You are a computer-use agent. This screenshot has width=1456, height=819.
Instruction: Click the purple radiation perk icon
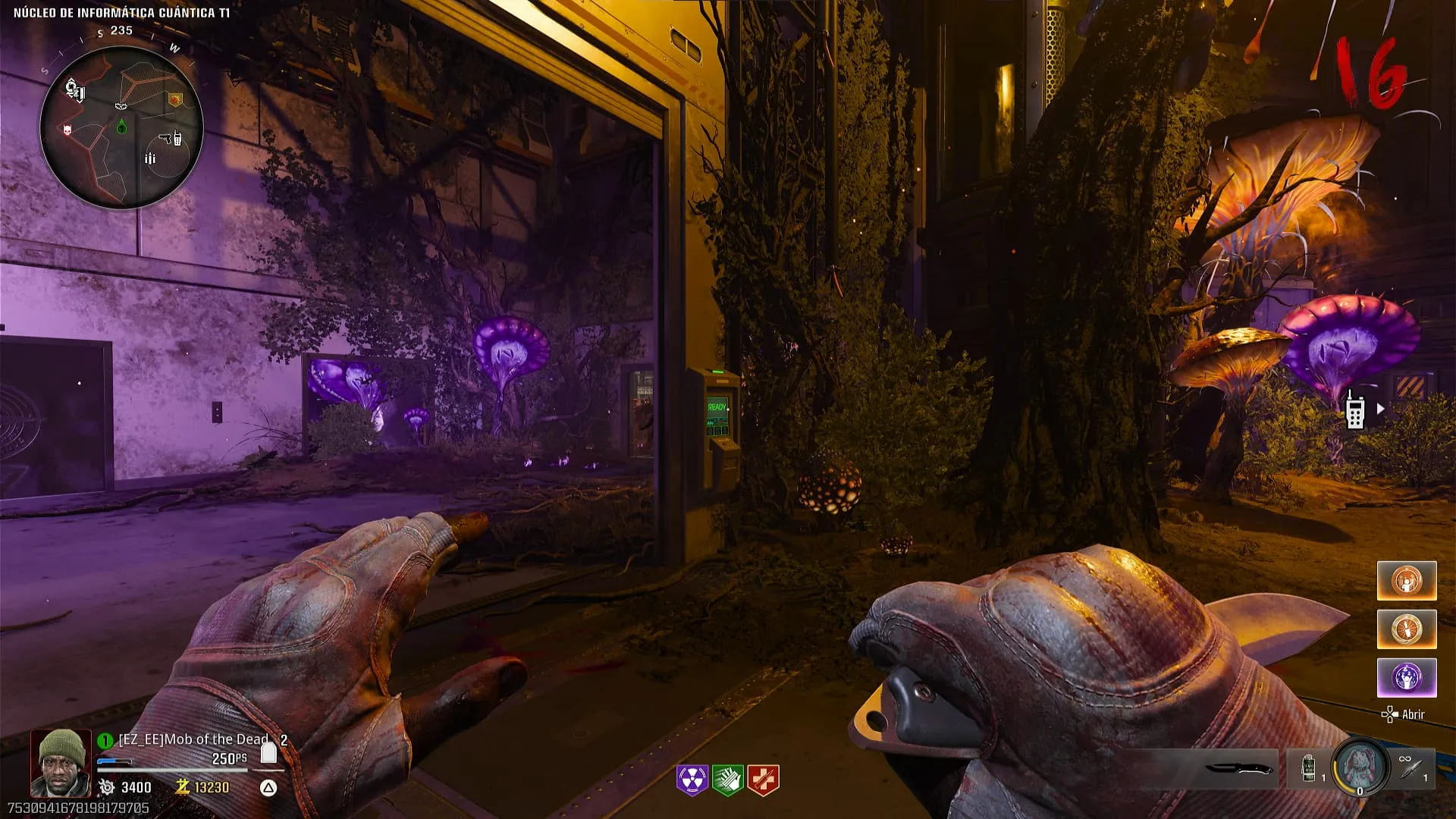tap(692, 780)
